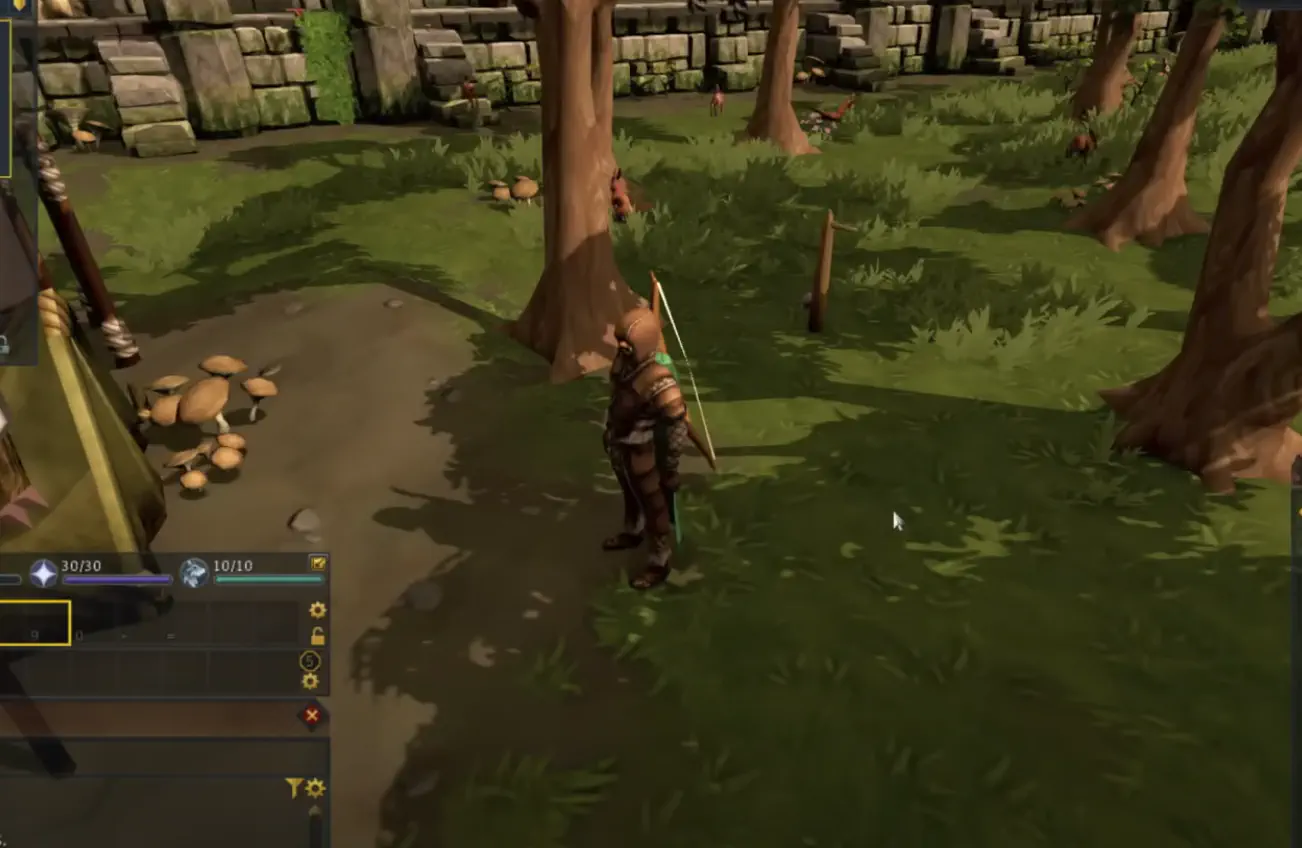Open the action bar settings gear

click(x=317, y=610)
